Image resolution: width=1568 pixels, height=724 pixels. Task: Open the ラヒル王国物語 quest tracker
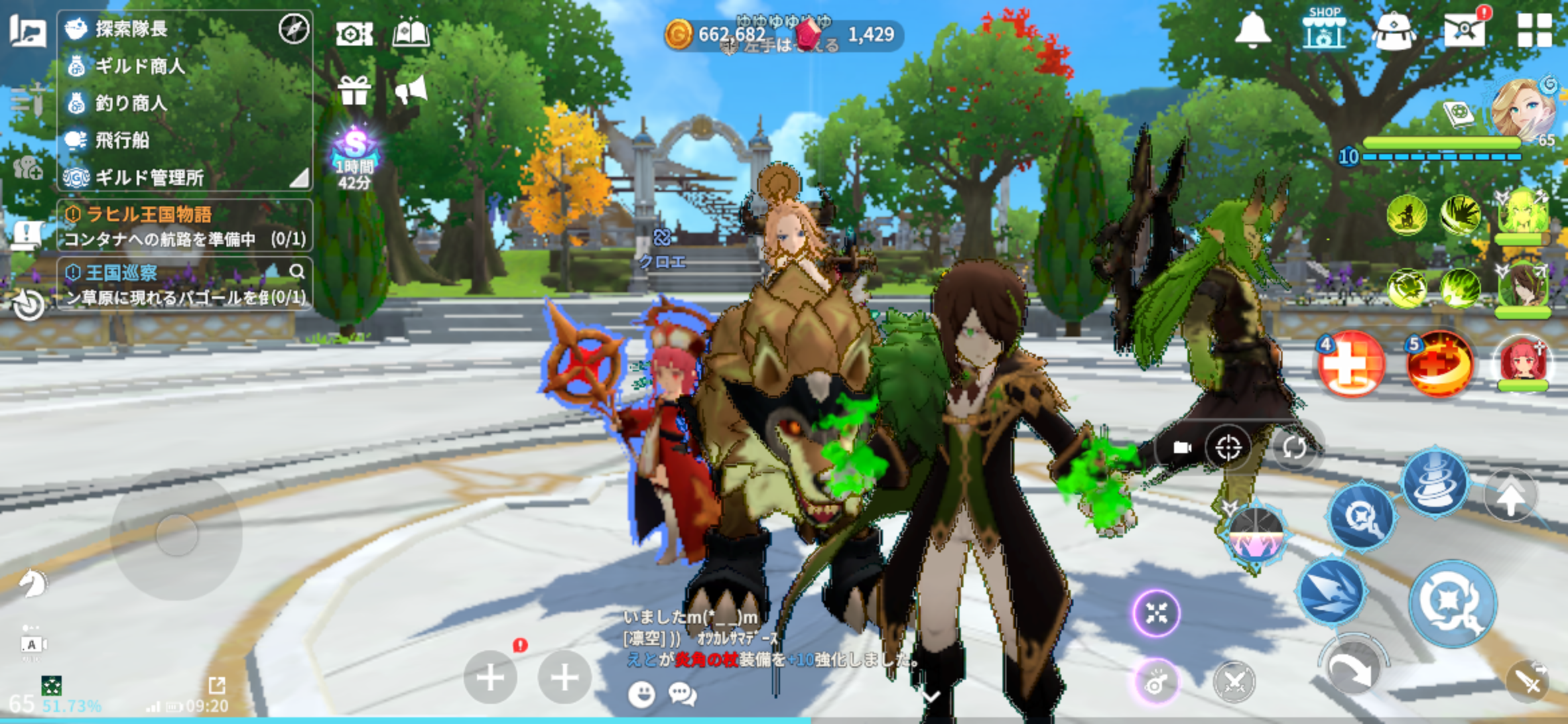tap(184, 225)
